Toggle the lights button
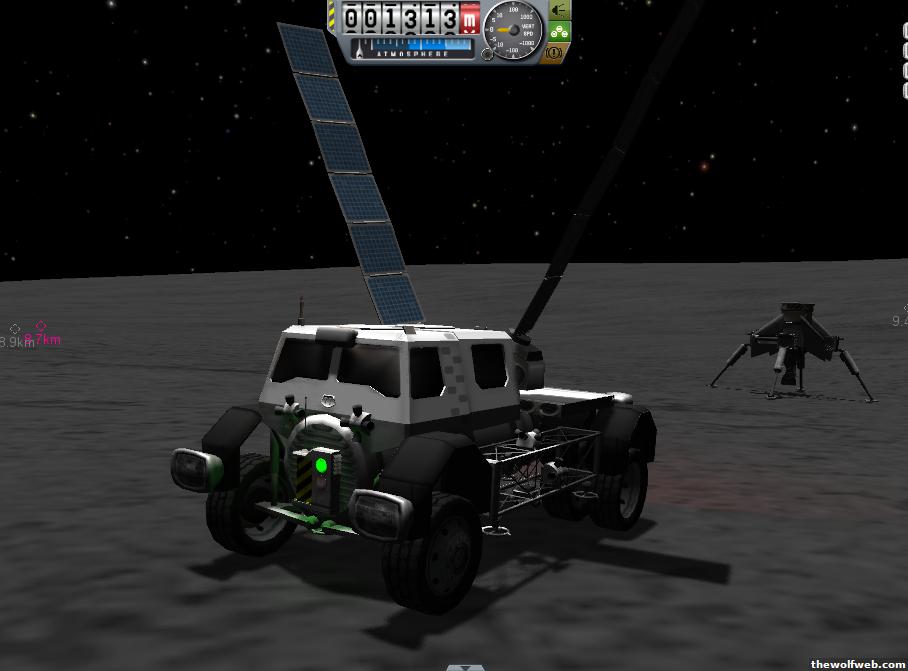The width and height of the screenshot is (908, 671). point(559,10)
